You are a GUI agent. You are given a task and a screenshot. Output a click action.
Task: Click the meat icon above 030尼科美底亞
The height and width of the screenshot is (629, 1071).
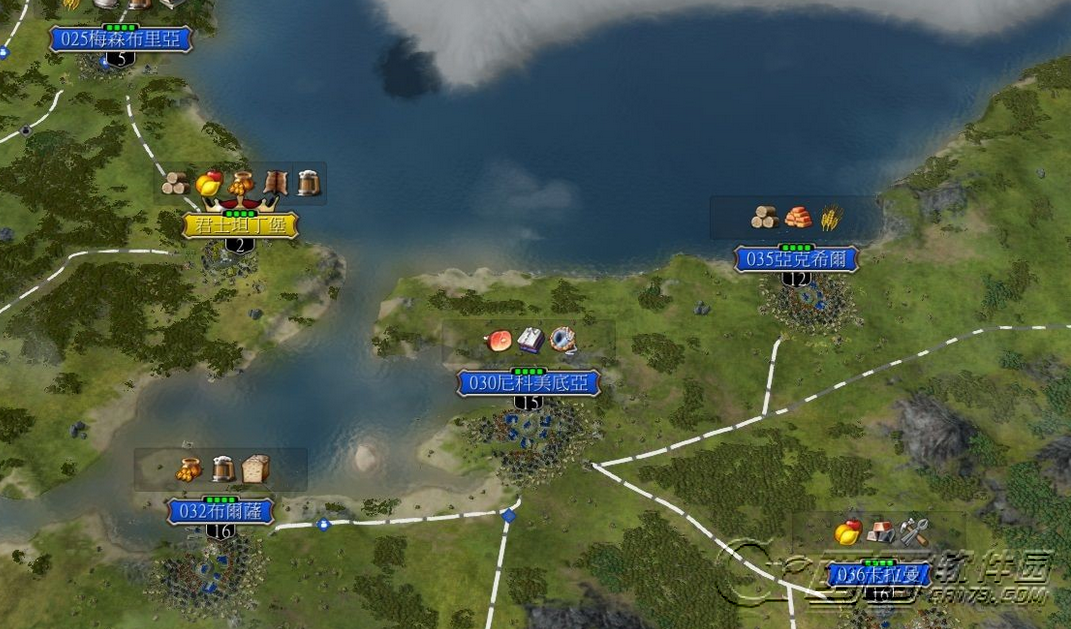497,340
